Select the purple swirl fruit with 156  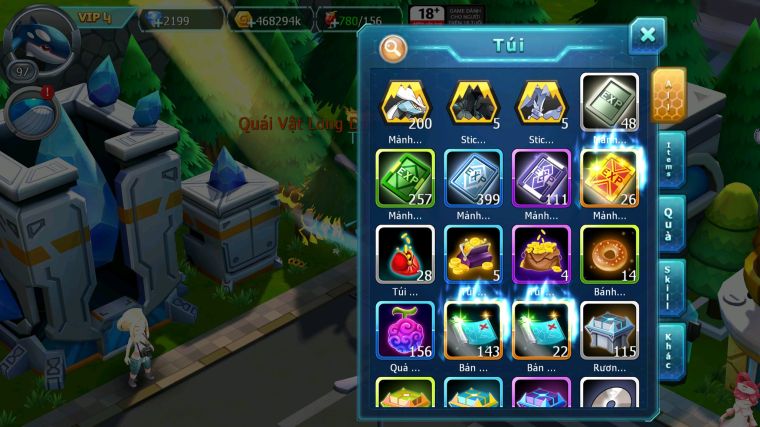(405, 330)
